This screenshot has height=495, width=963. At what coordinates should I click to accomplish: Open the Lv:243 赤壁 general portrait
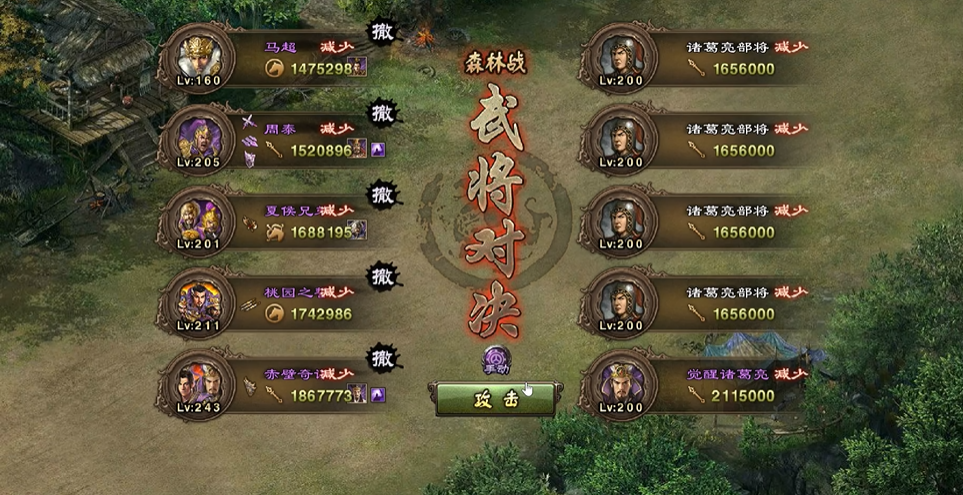pos(195,382)
